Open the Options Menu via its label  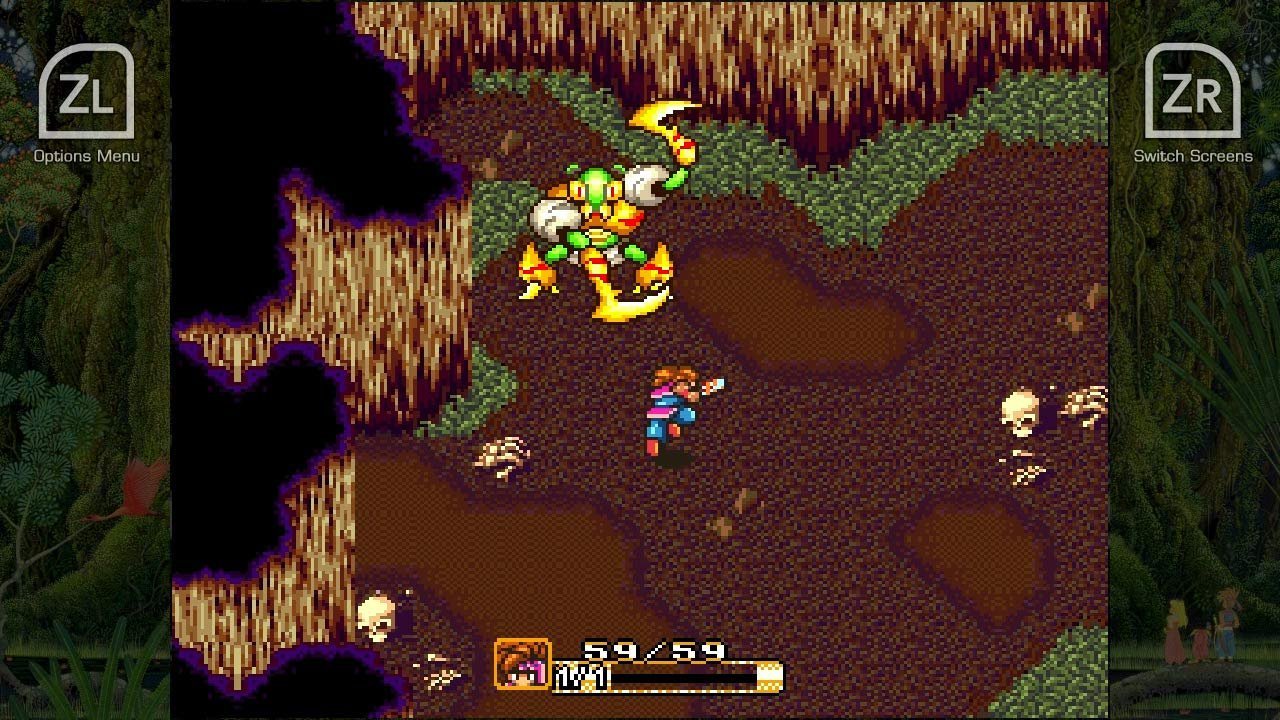[85, 157]
